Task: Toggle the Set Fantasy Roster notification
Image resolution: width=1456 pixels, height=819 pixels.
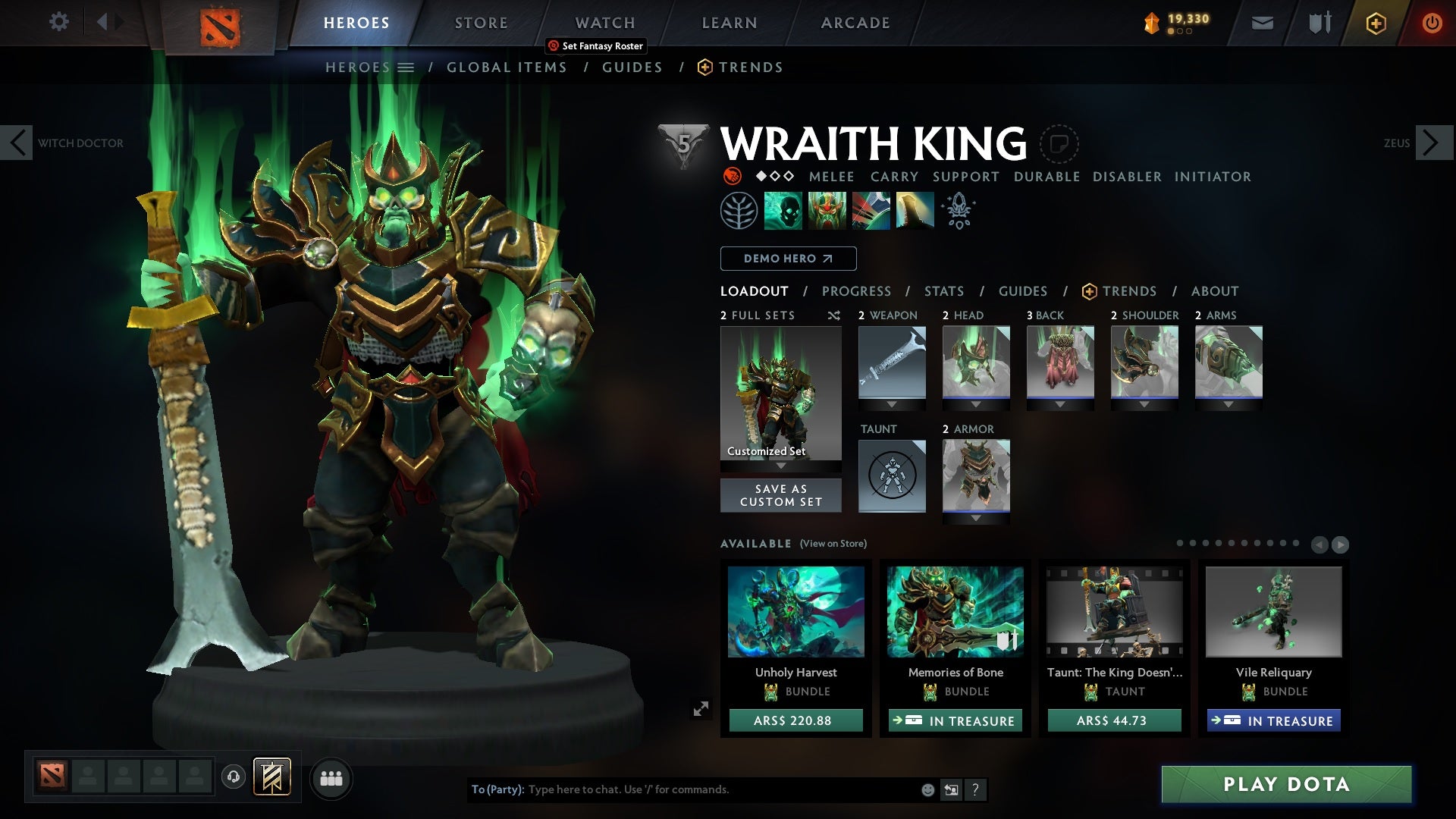Action: 595,45
